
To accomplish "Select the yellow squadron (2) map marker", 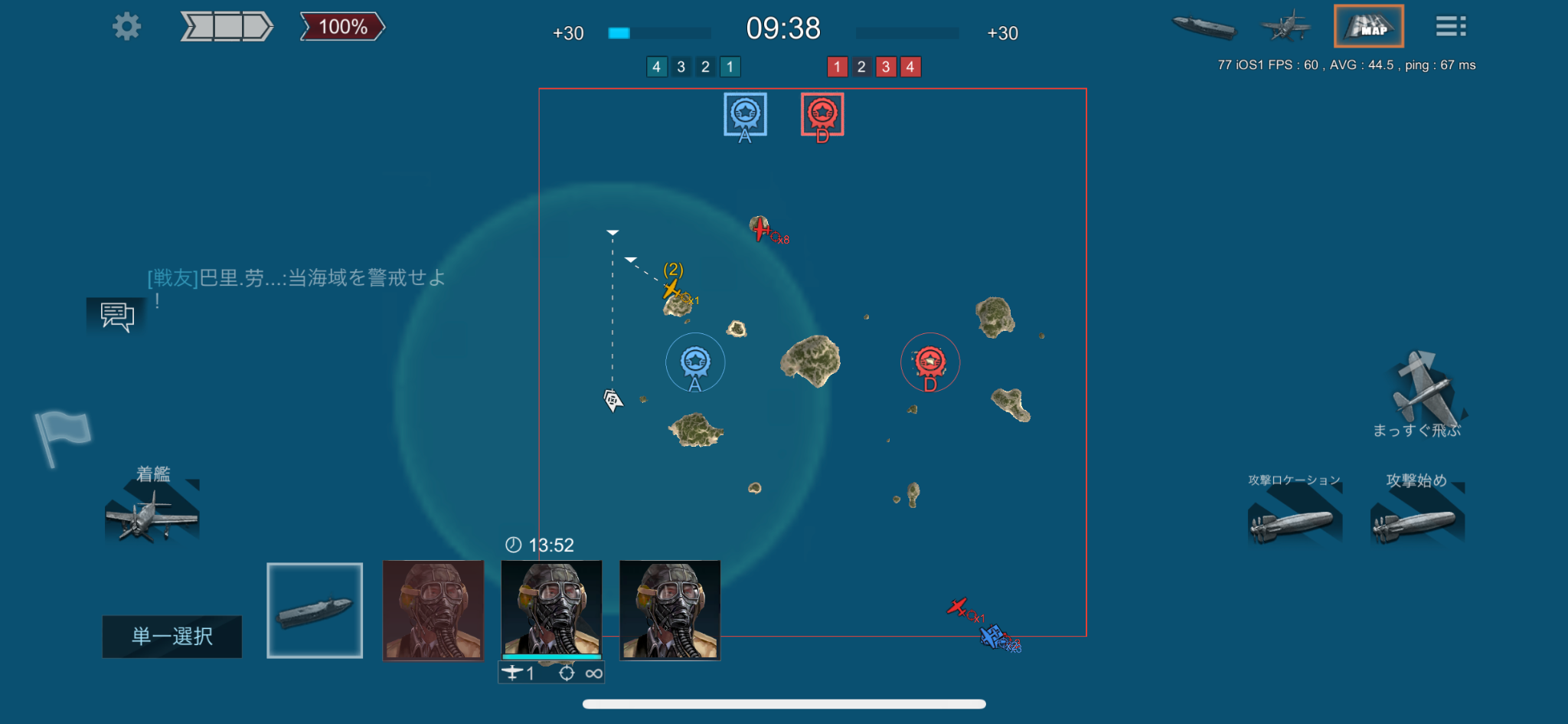I will (x=671, y=289).
